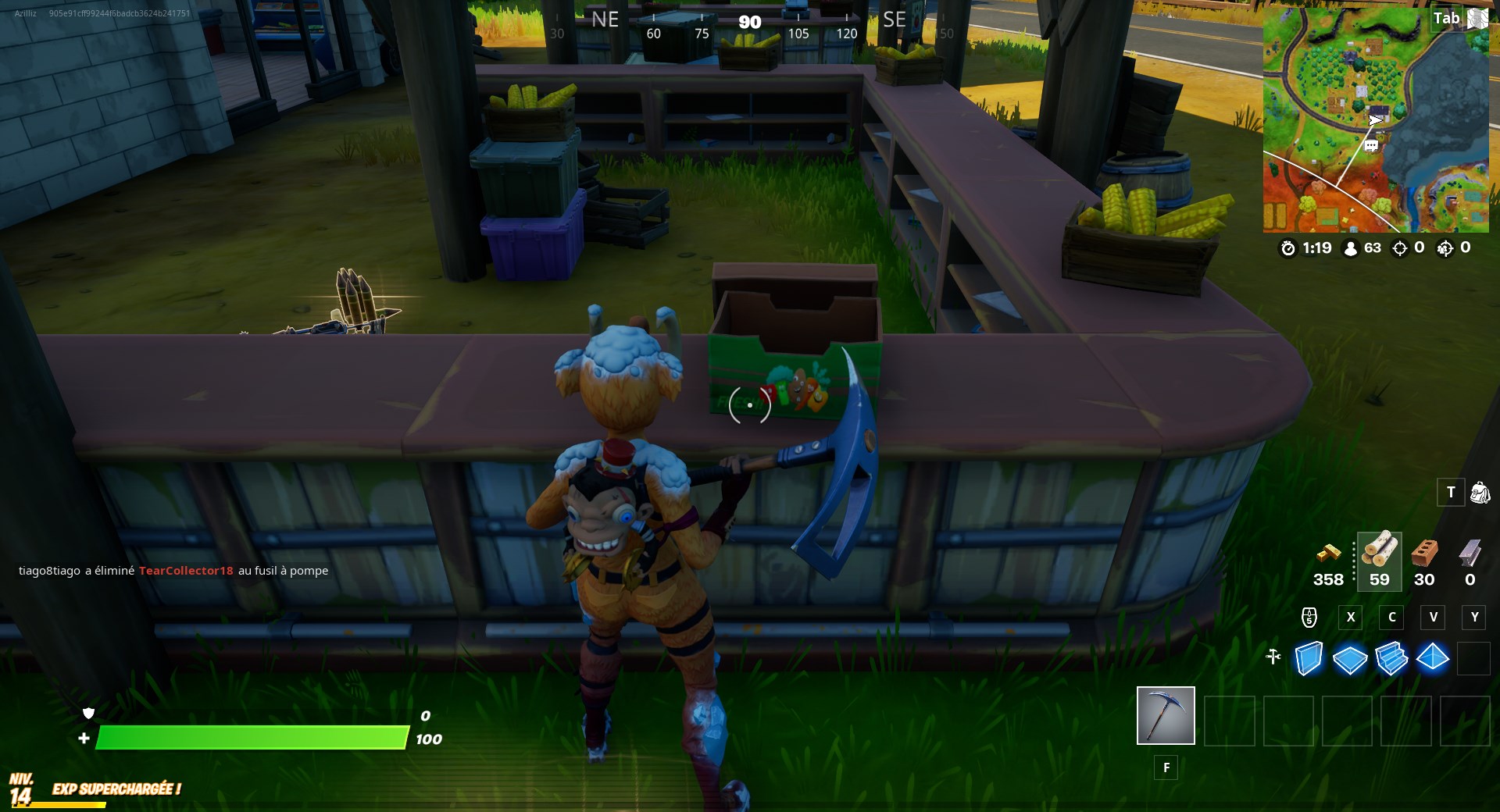
Task: Click the X keybind slot
Action: click(1351, 618)
